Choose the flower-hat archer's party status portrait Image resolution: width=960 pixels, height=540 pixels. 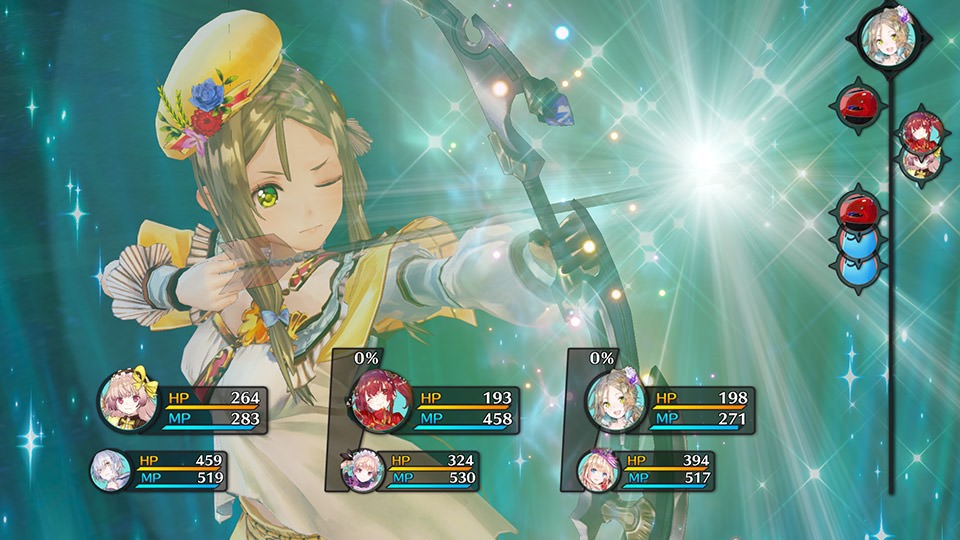612,401
